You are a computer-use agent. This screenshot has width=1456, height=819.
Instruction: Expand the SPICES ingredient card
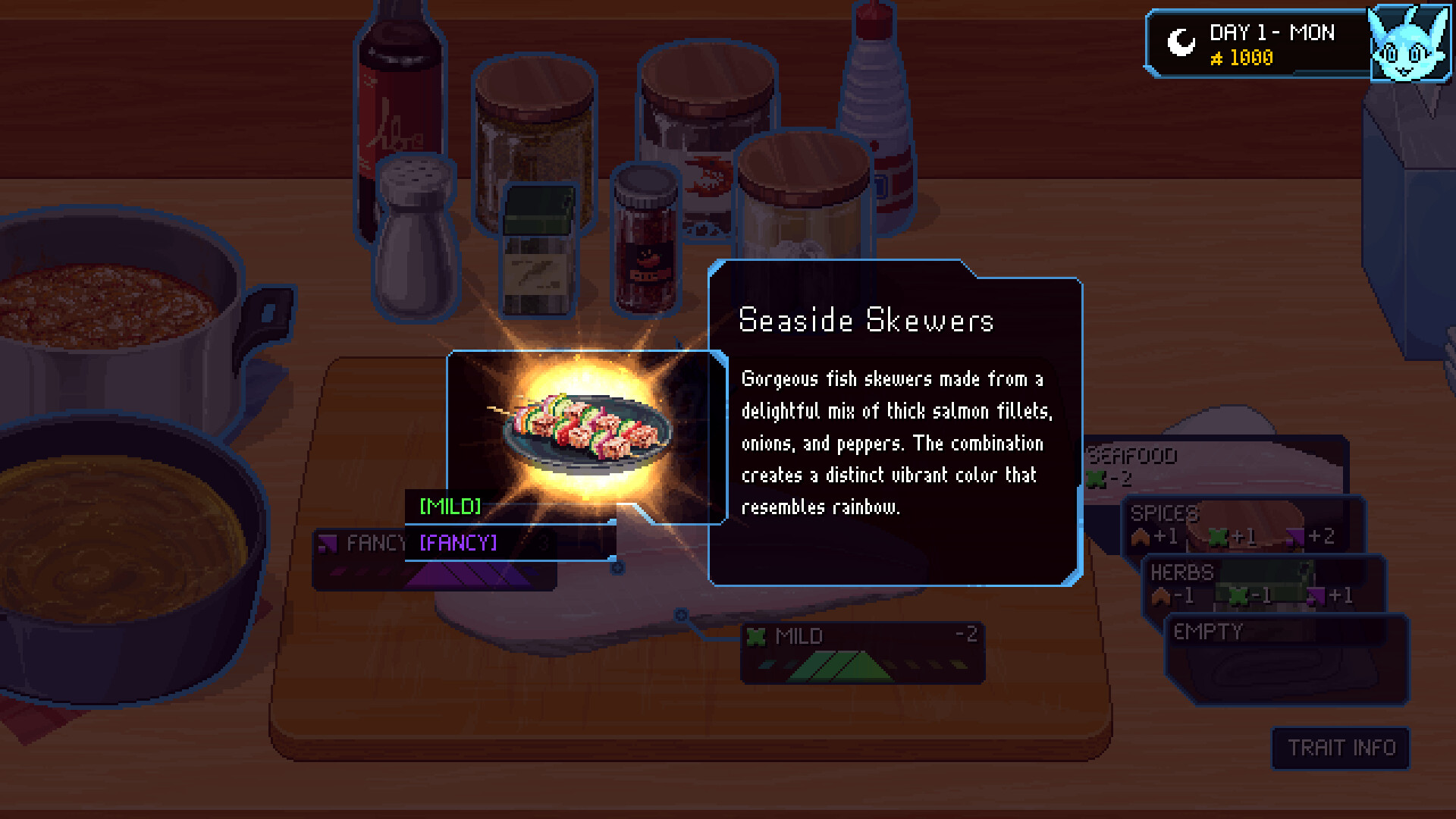tap(1164, 514)
